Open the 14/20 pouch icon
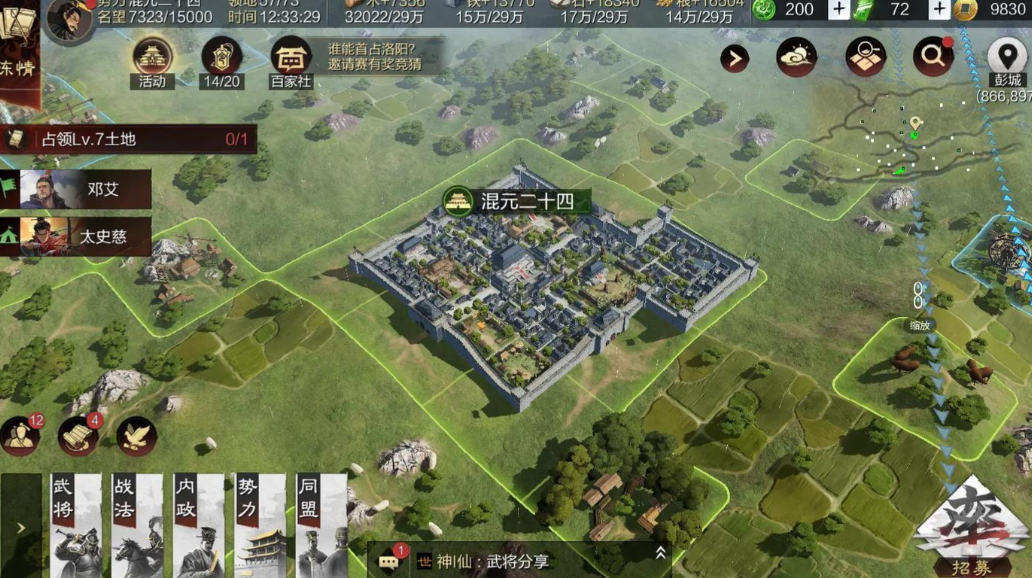The height and width of the screenshot is (578, 1032). [222, 62]
